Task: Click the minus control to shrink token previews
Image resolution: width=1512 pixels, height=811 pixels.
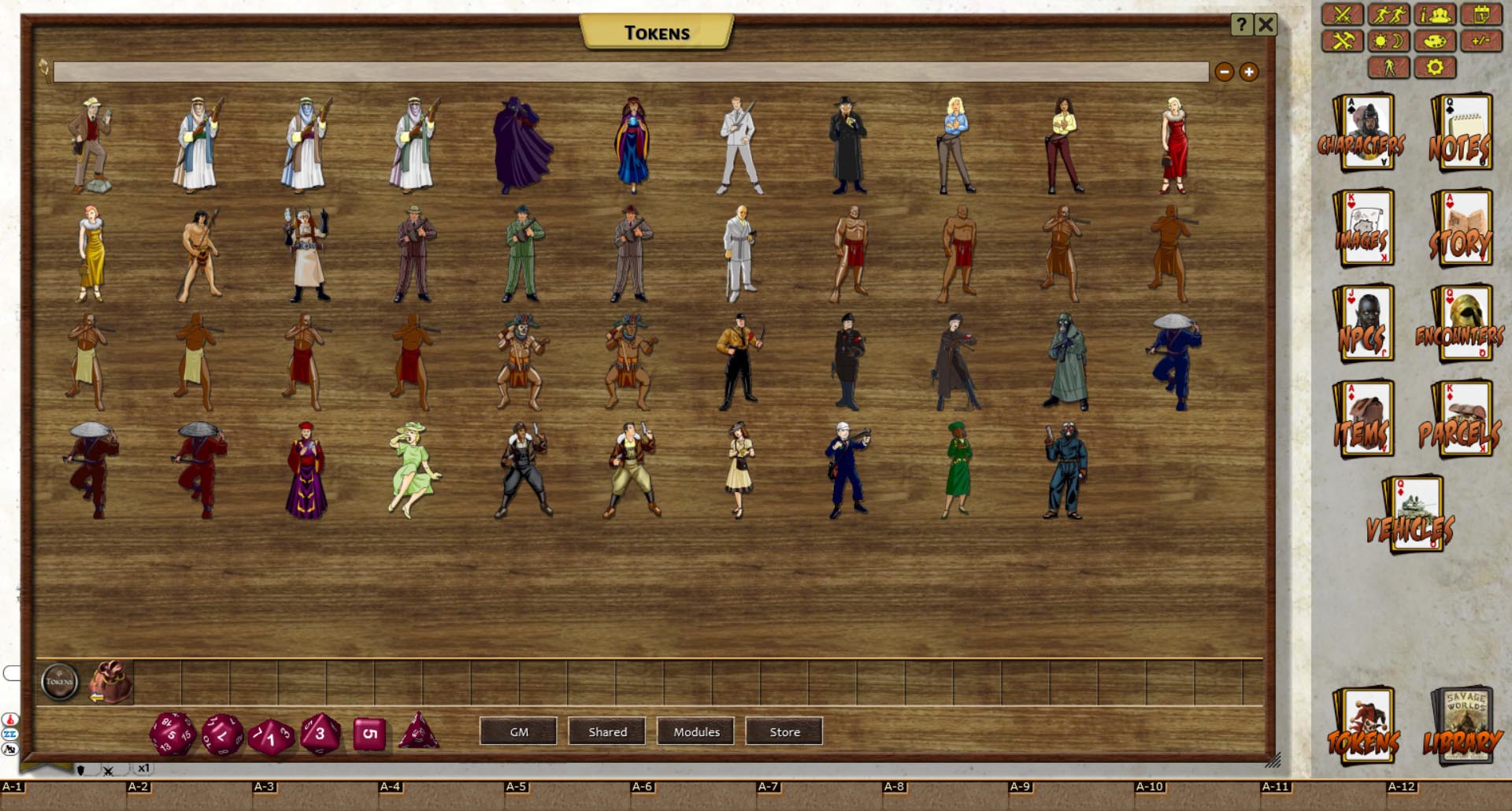Action: pos(1224,72)
